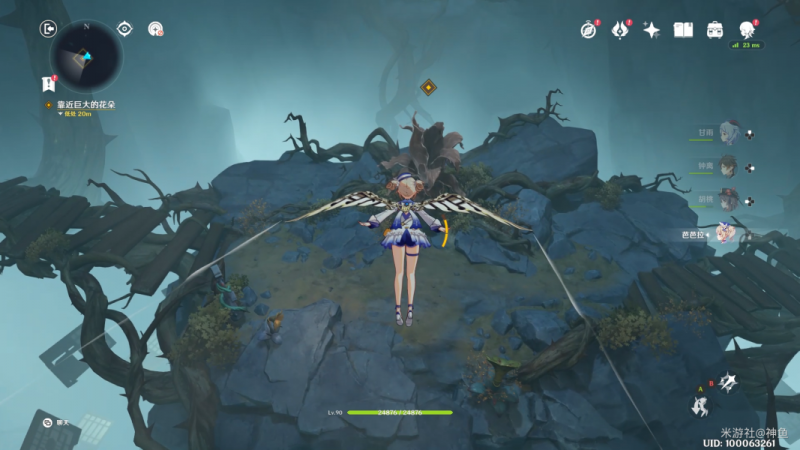
Task: Open the battle pass icon
Action: point(619,30)
